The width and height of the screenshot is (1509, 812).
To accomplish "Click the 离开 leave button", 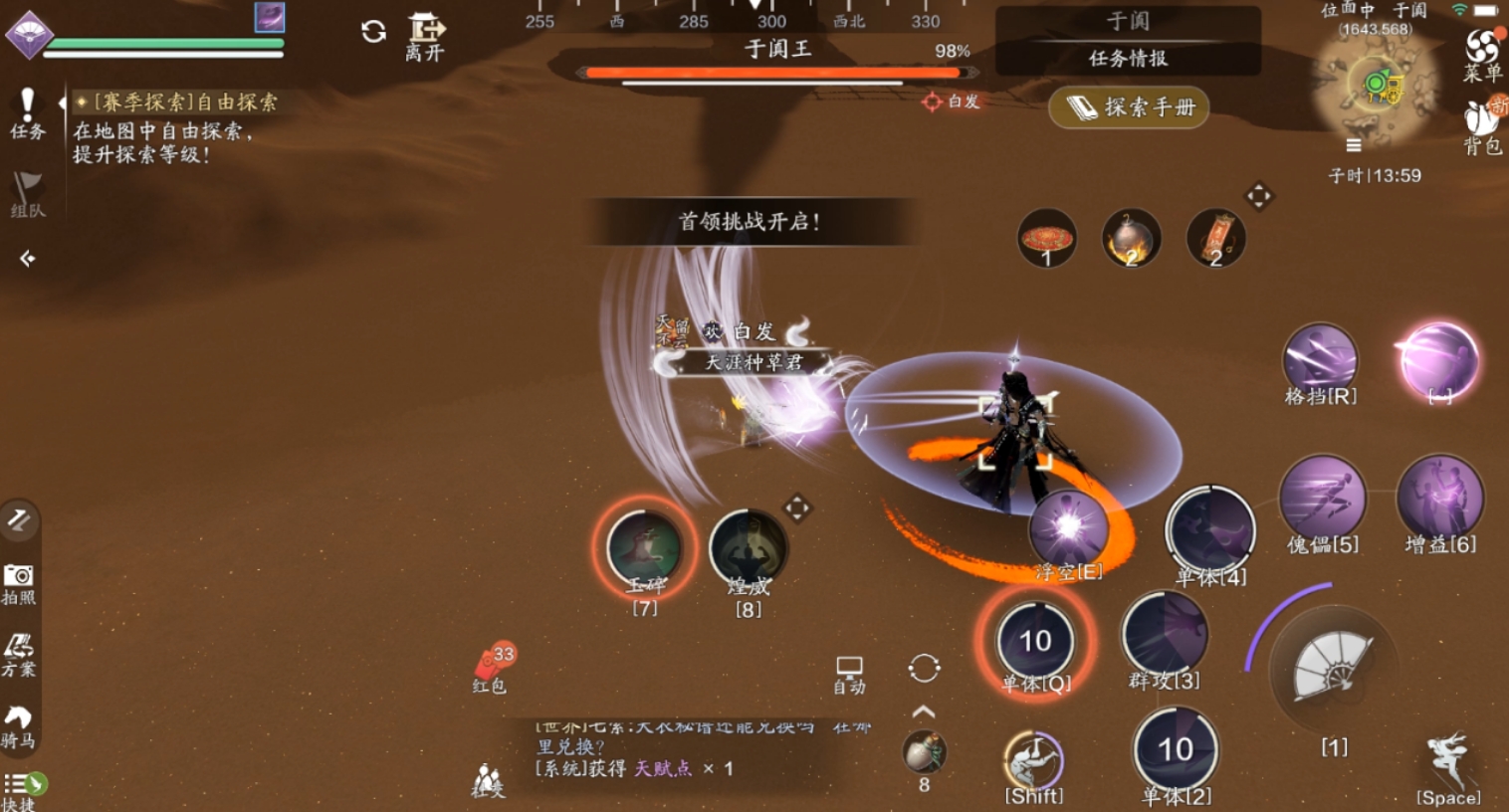I will (x=425, y=38).
